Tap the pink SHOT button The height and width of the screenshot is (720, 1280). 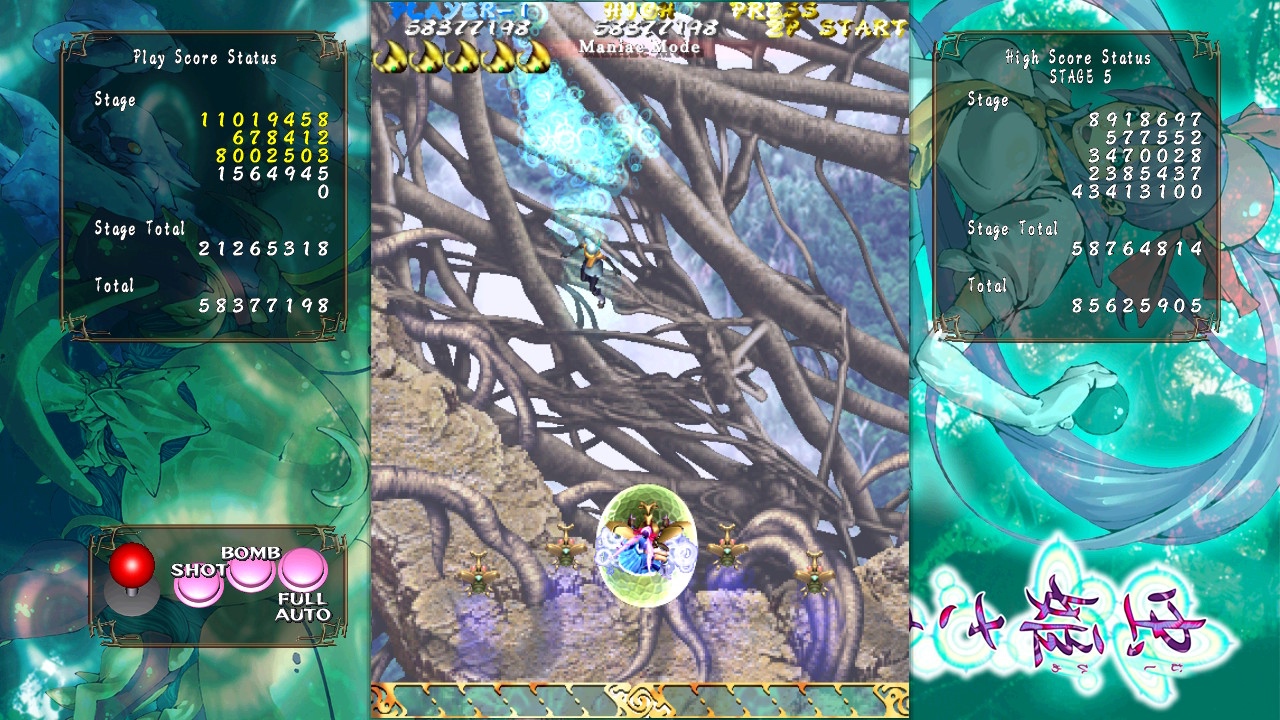[x=198, y=586]
